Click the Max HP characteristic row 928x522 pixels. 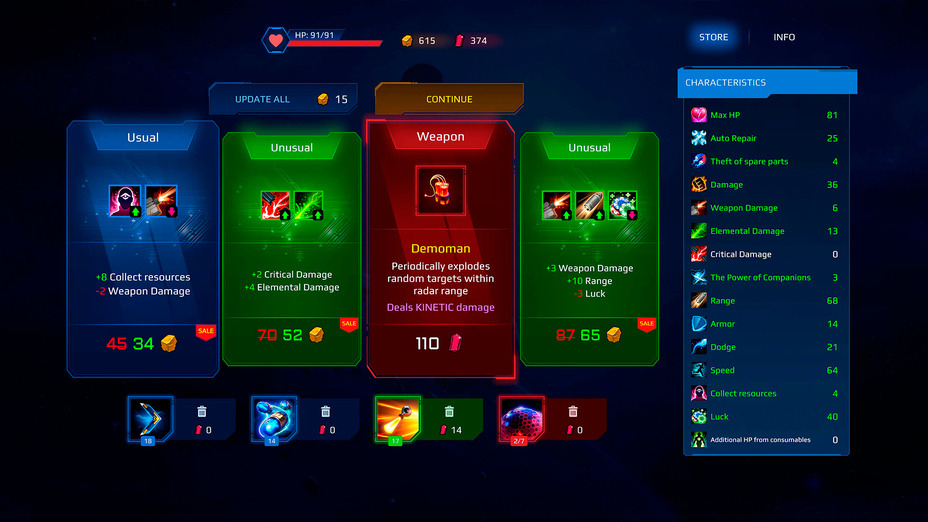[766, 115]
